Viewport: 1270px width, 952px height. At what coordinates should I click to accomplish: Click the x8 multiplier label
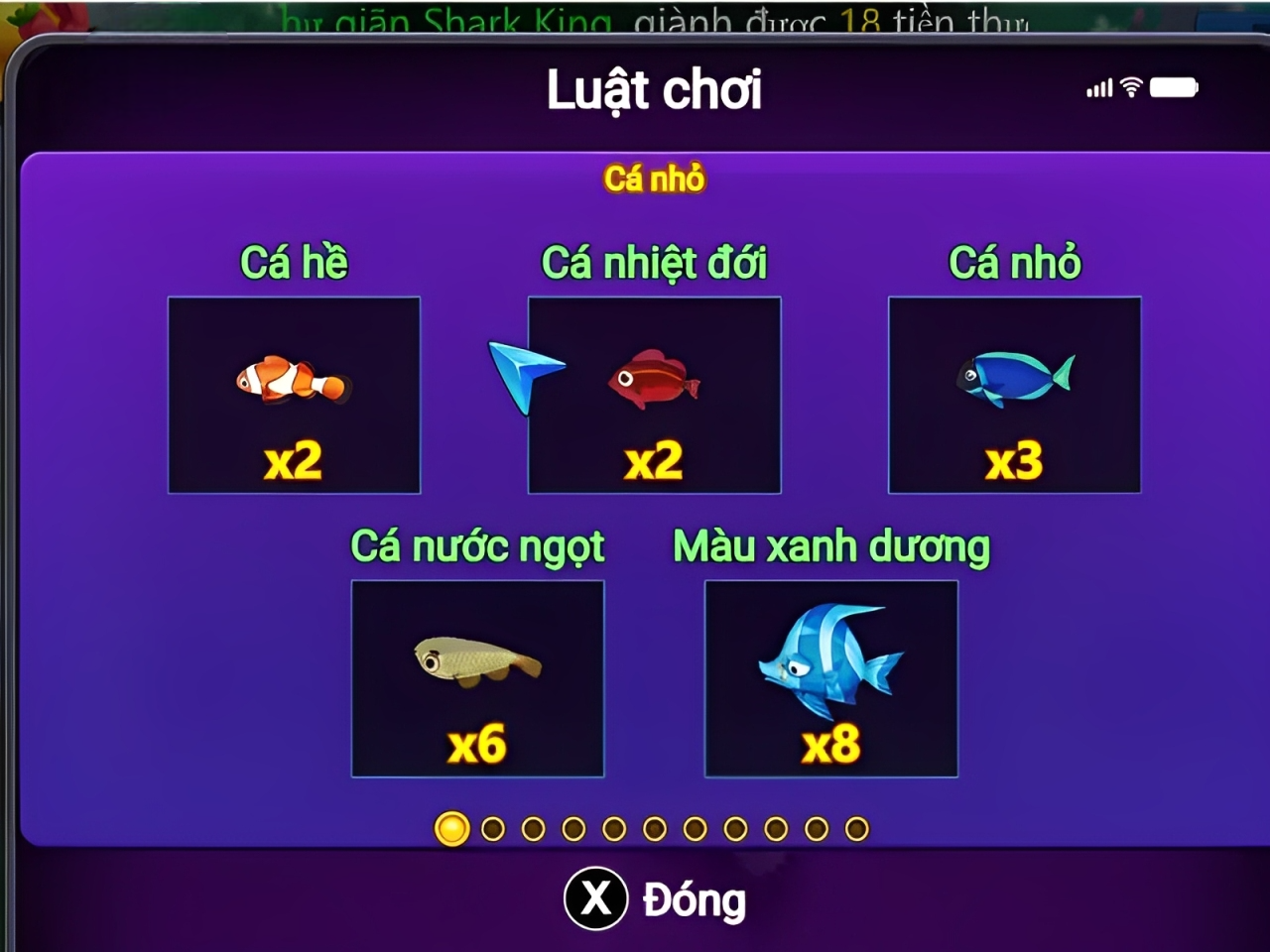click(831, 743)
